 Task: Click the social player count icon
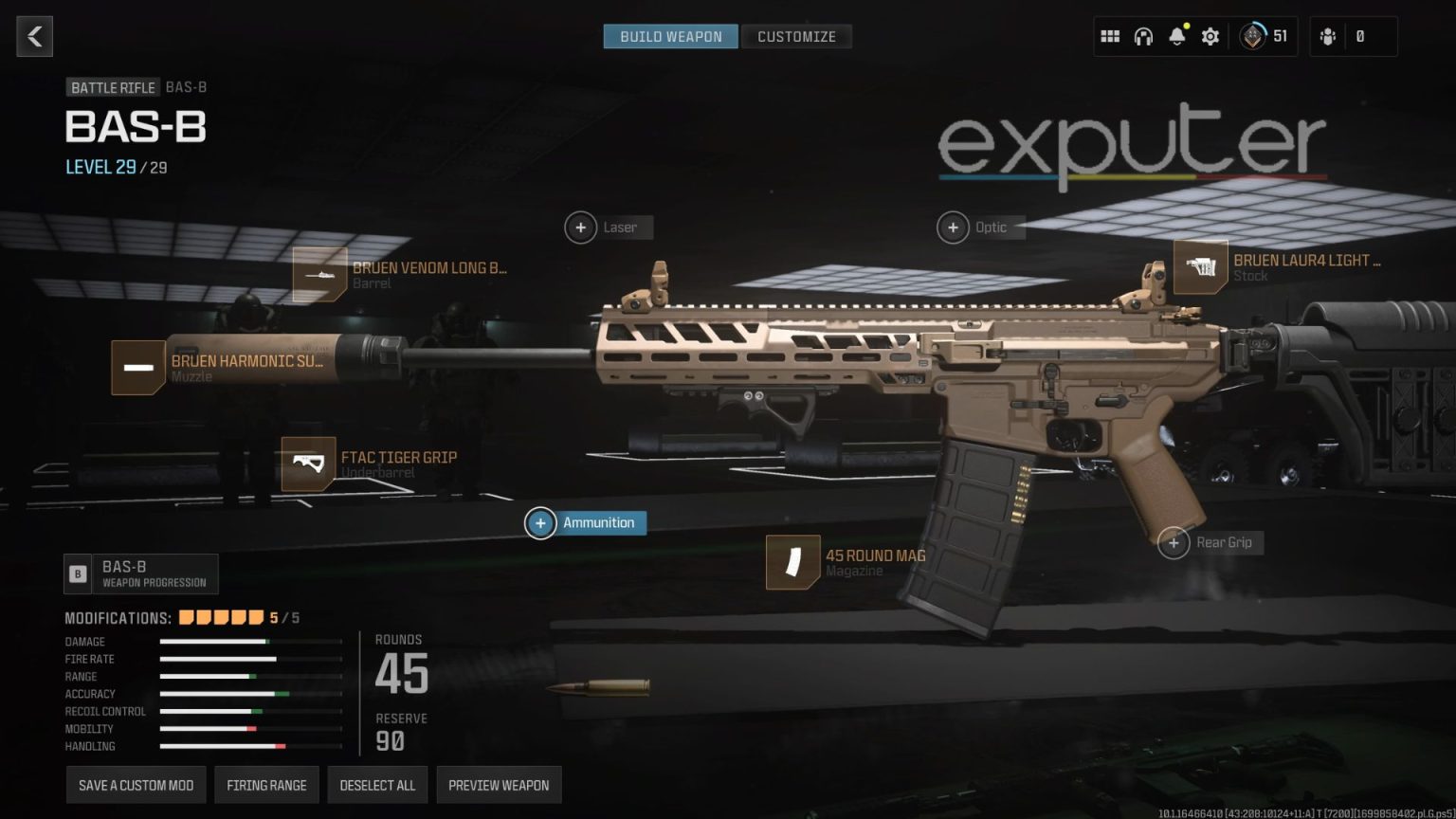1327,35
